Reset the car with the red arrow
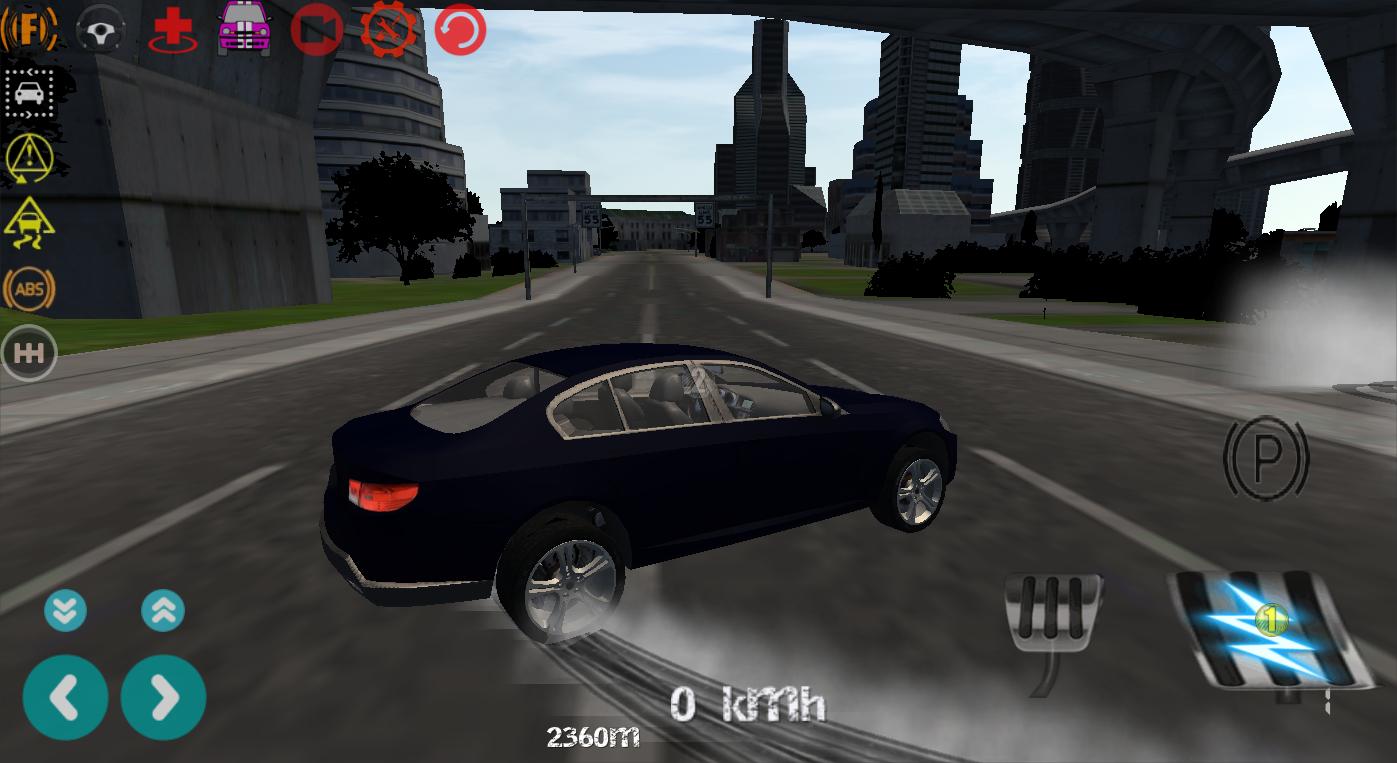This screenshot has height=763, width=1397. coord(458,29)
